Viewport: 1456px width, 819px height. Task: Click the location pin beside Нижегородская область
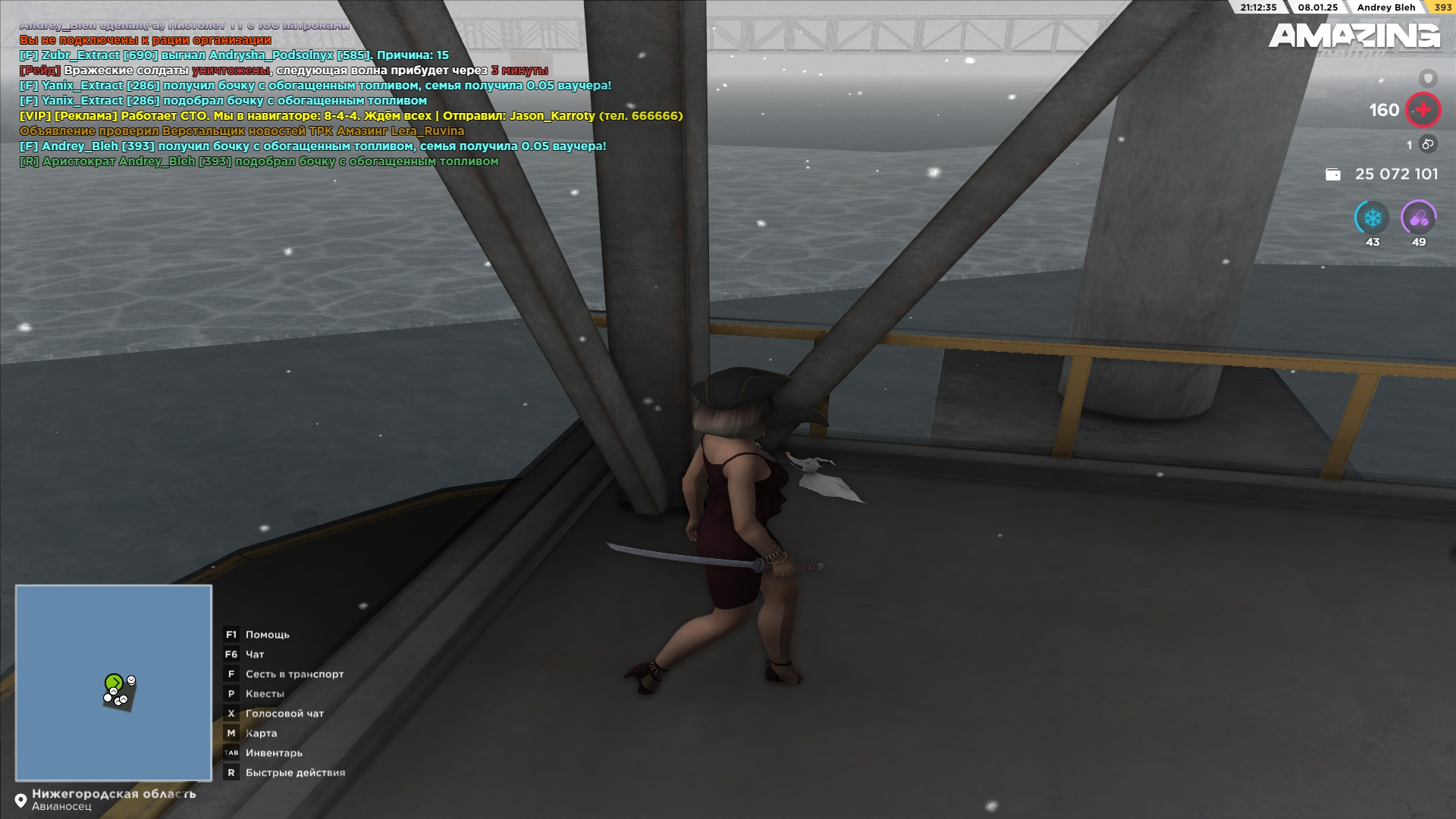point(20,801)
